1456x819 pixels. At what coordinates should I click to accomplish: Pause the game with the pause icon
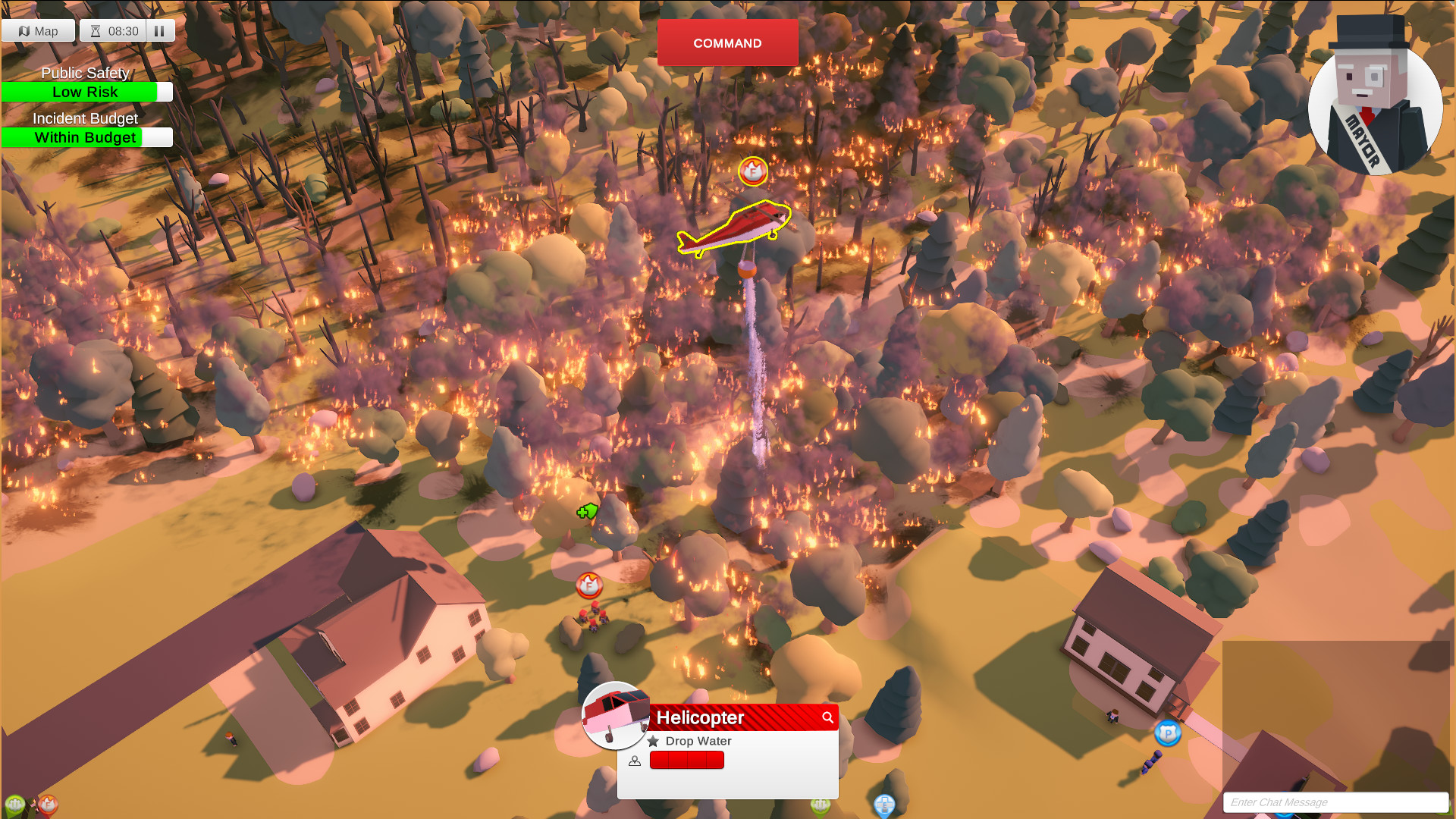[159, 30]
